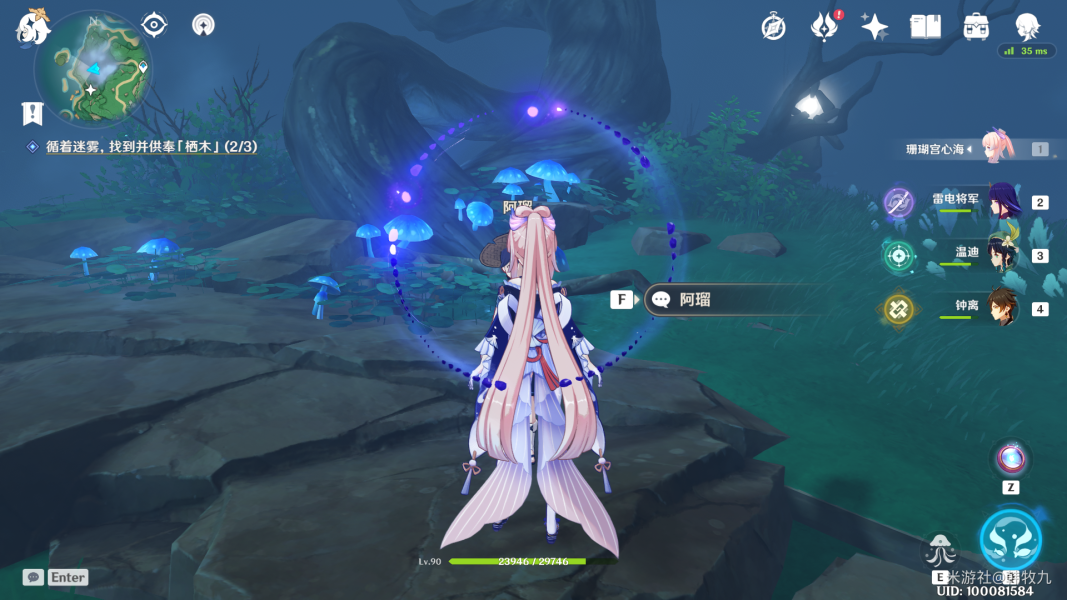The image size is (1067, 600).
Task: Activate the jellyfish elemental skill
Action: (941, 550)
